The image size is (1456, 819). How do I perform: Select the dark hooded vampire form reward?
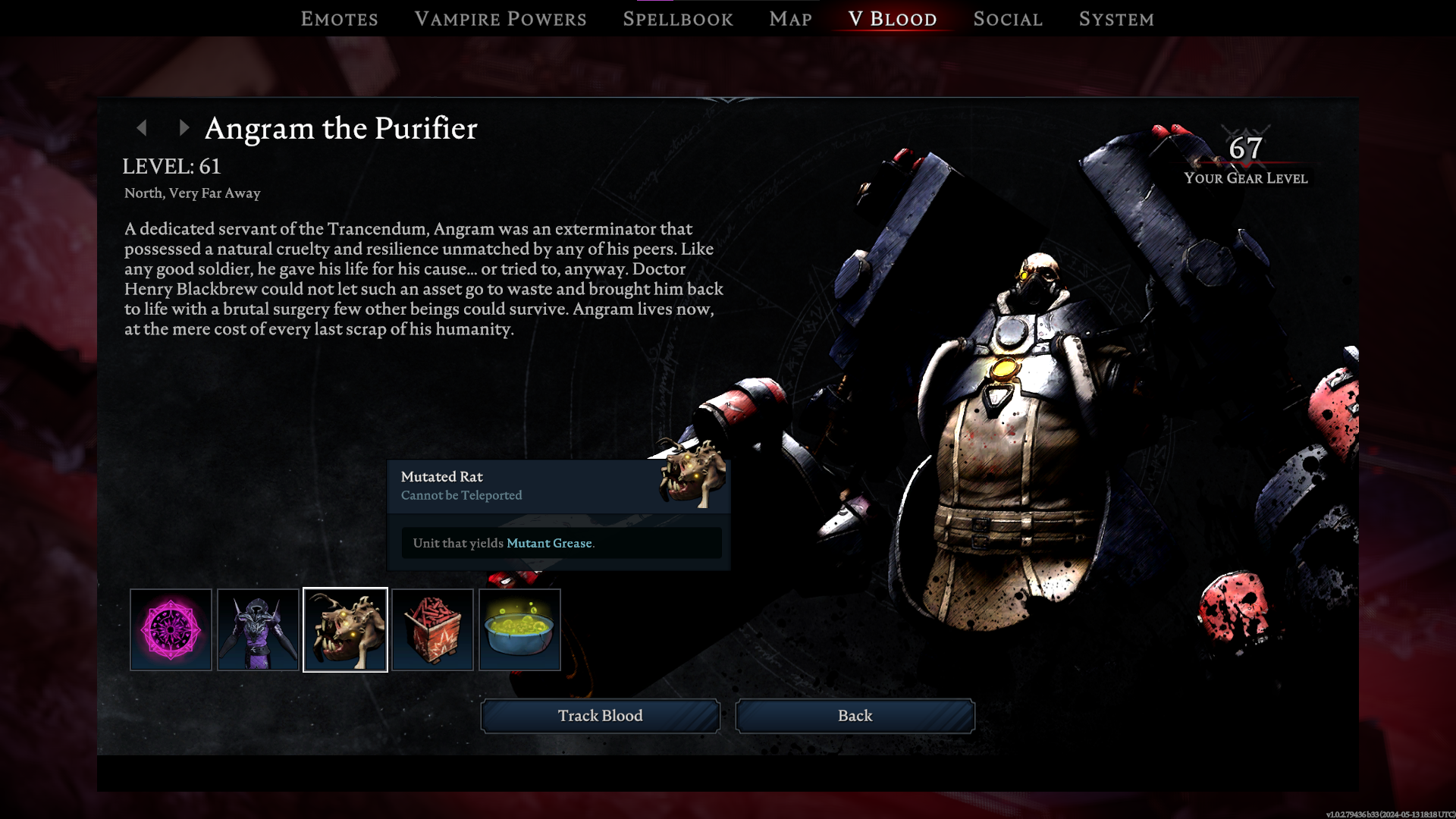point(258,629)
